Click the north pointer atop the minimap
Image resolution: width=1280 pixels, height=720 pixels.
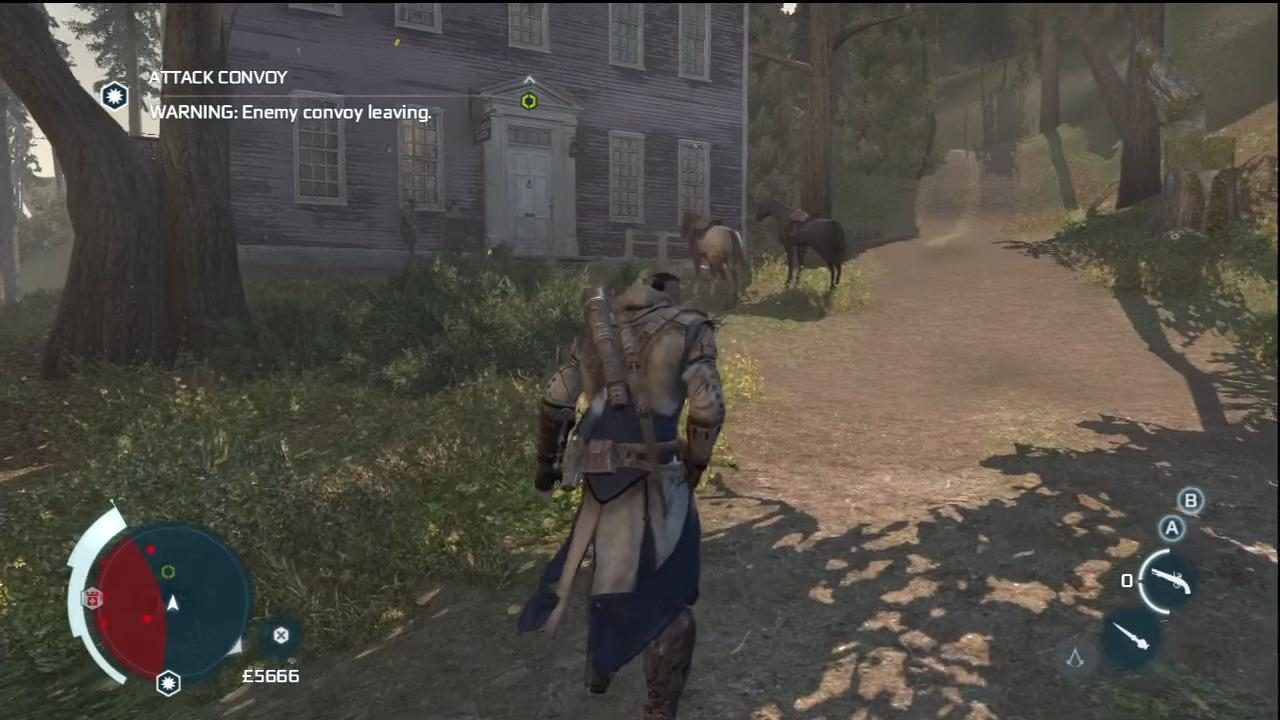pos(113,500)
